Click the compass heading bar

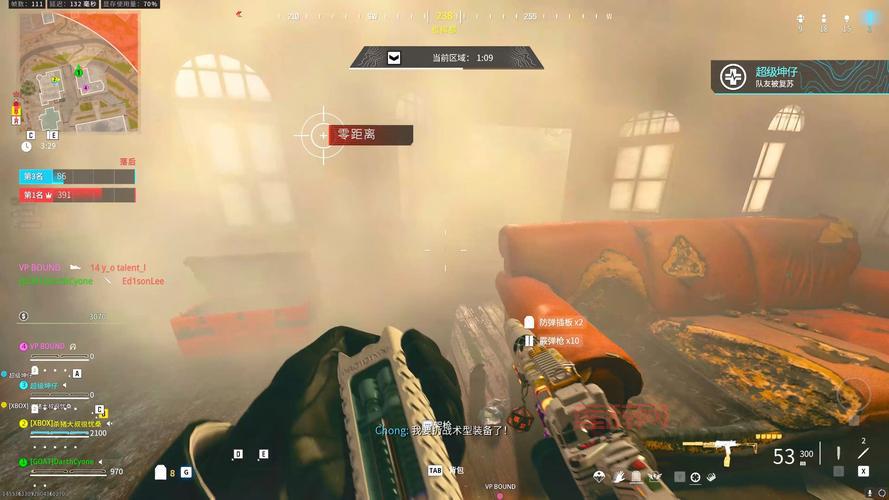(x=444, y=17)
